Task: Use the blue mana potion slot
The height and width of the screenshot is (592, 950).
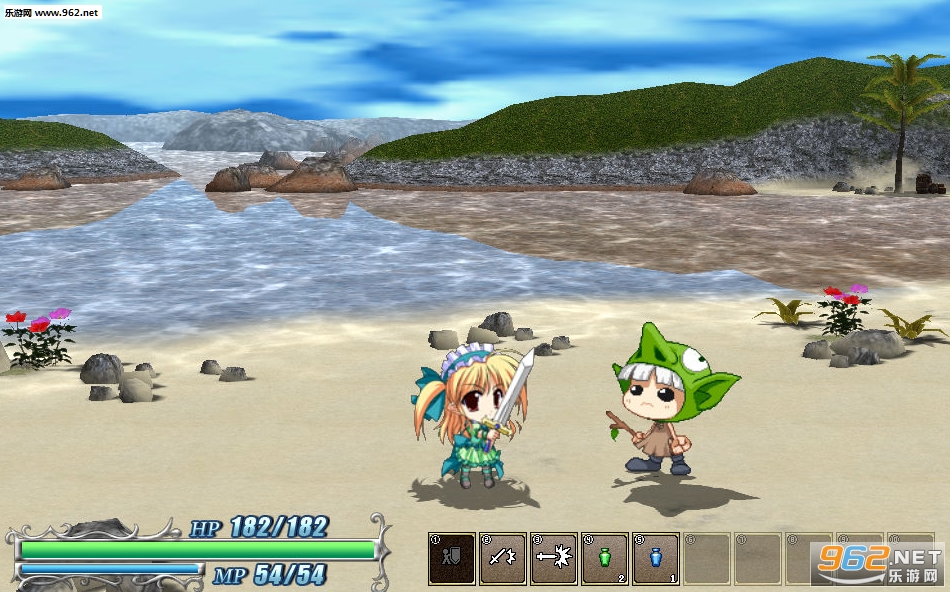Action: (656, 558)
